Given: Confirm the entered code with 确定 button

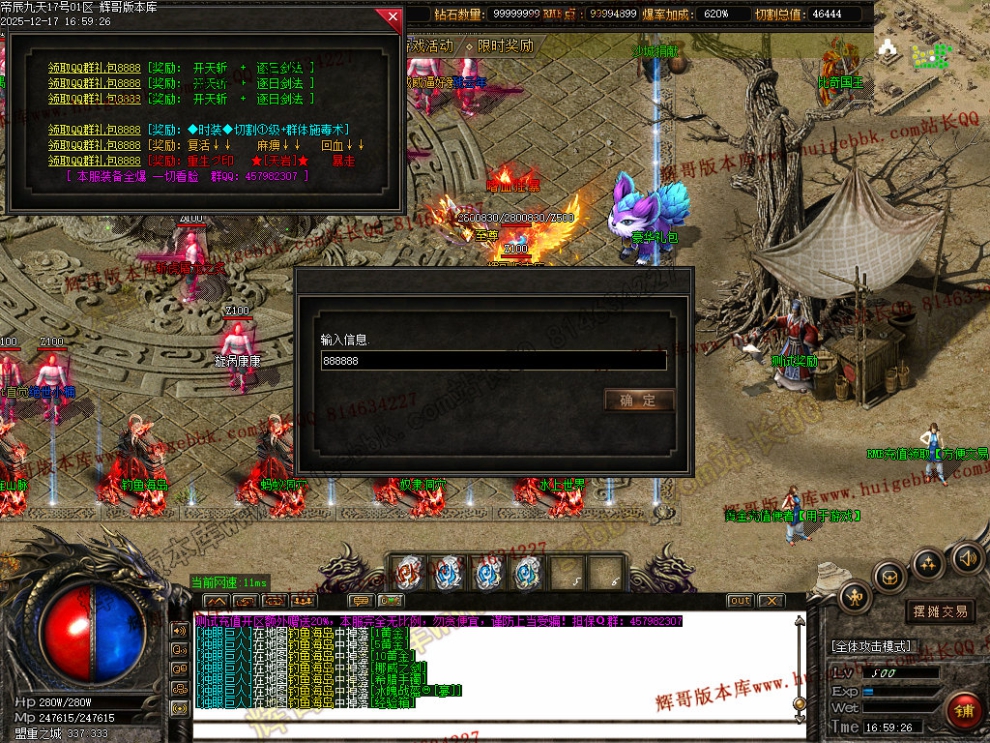Looking at the screenshot, I should 638,400.
